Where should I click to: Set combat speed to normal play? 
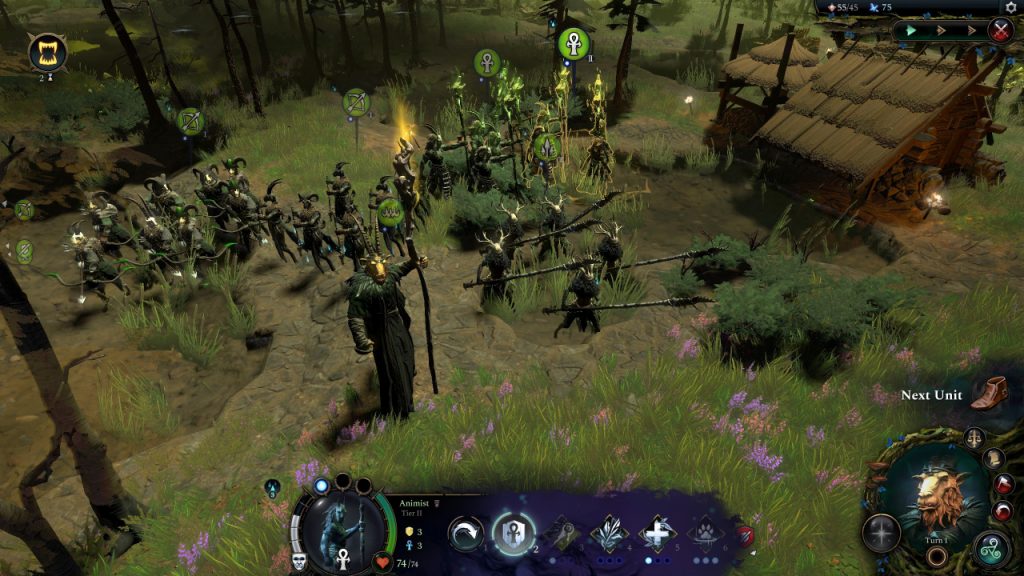[x=910, y=30]
